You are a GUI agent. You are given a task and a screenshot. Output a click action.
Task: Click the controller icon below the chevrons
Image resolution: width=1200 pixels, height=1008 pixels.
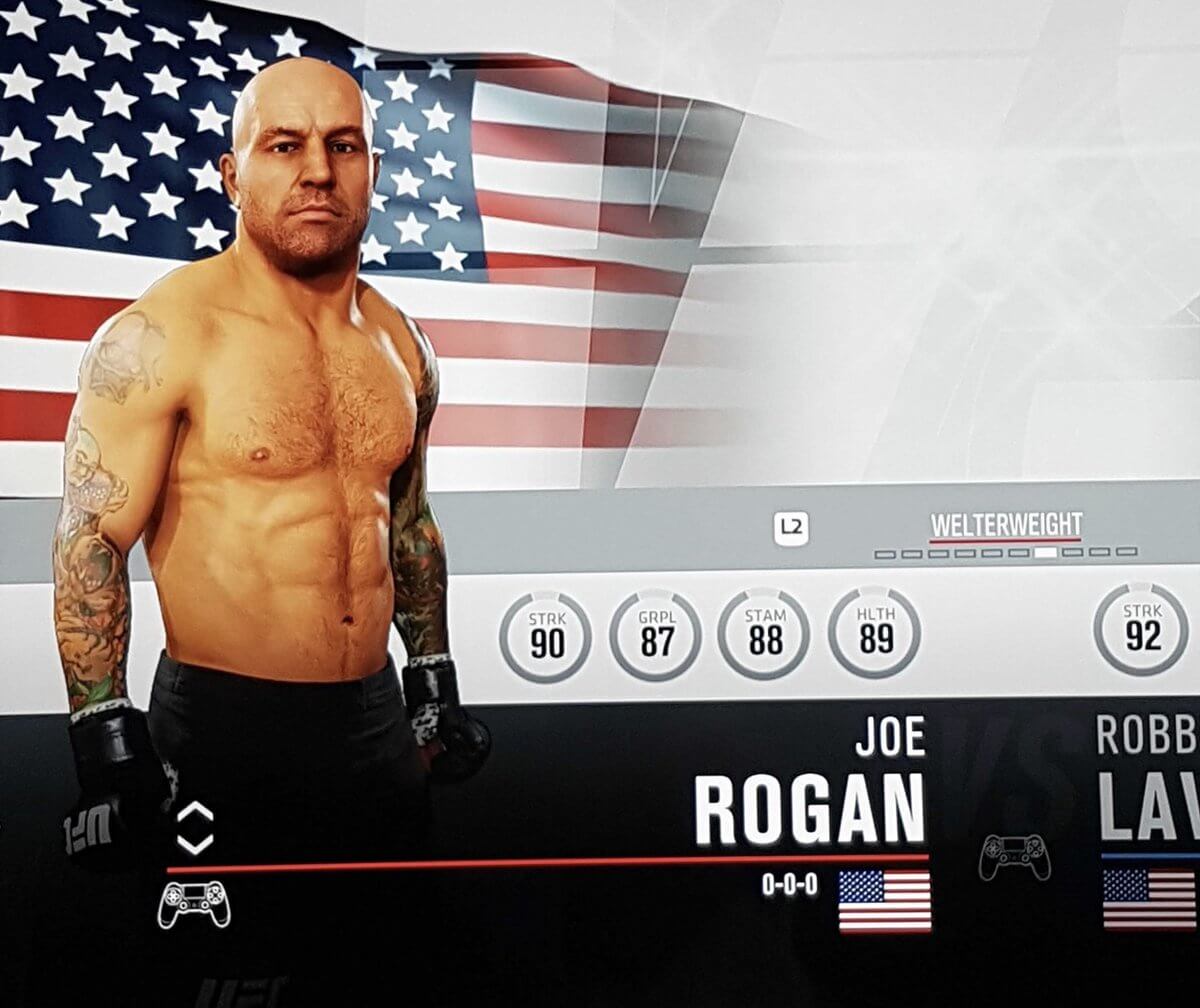[194, 903]
